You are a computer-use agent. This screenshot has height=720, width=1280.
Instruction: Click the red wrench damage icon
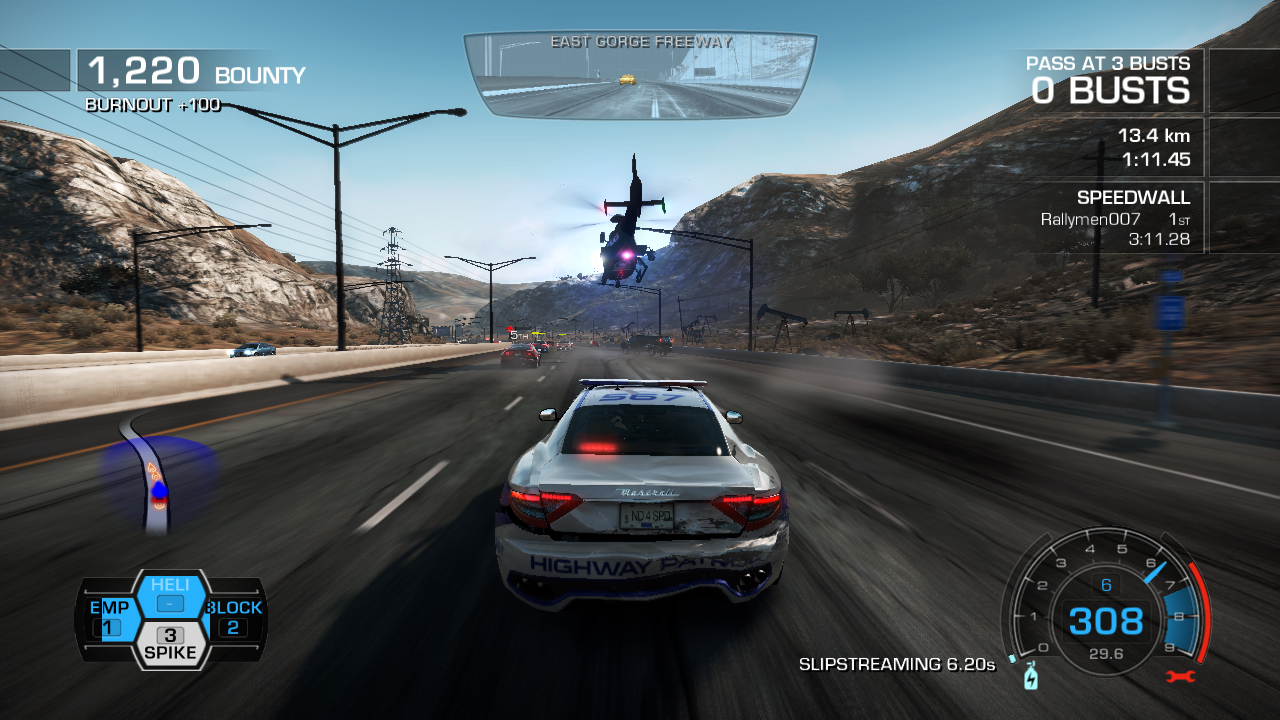pyautogui.click(x=1181, y=676)
